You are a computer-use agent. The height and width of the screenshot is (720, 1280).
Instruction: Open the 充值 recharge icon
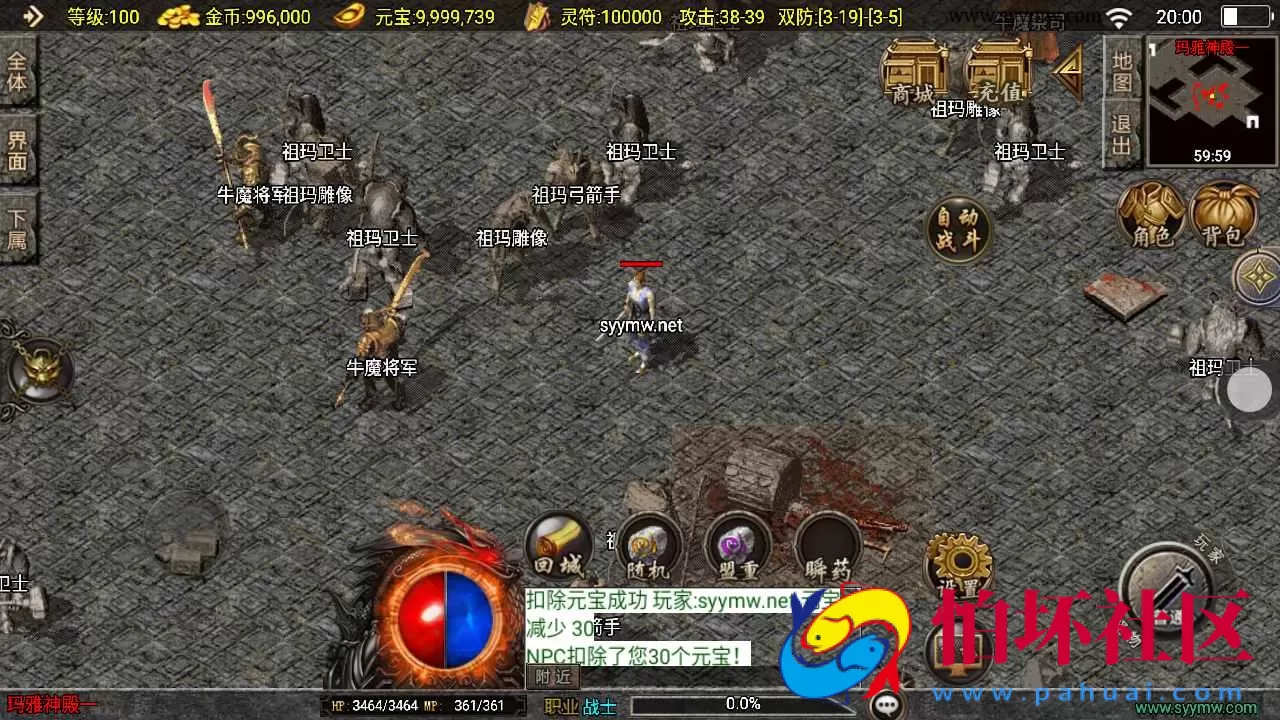(x=995, y=80)
